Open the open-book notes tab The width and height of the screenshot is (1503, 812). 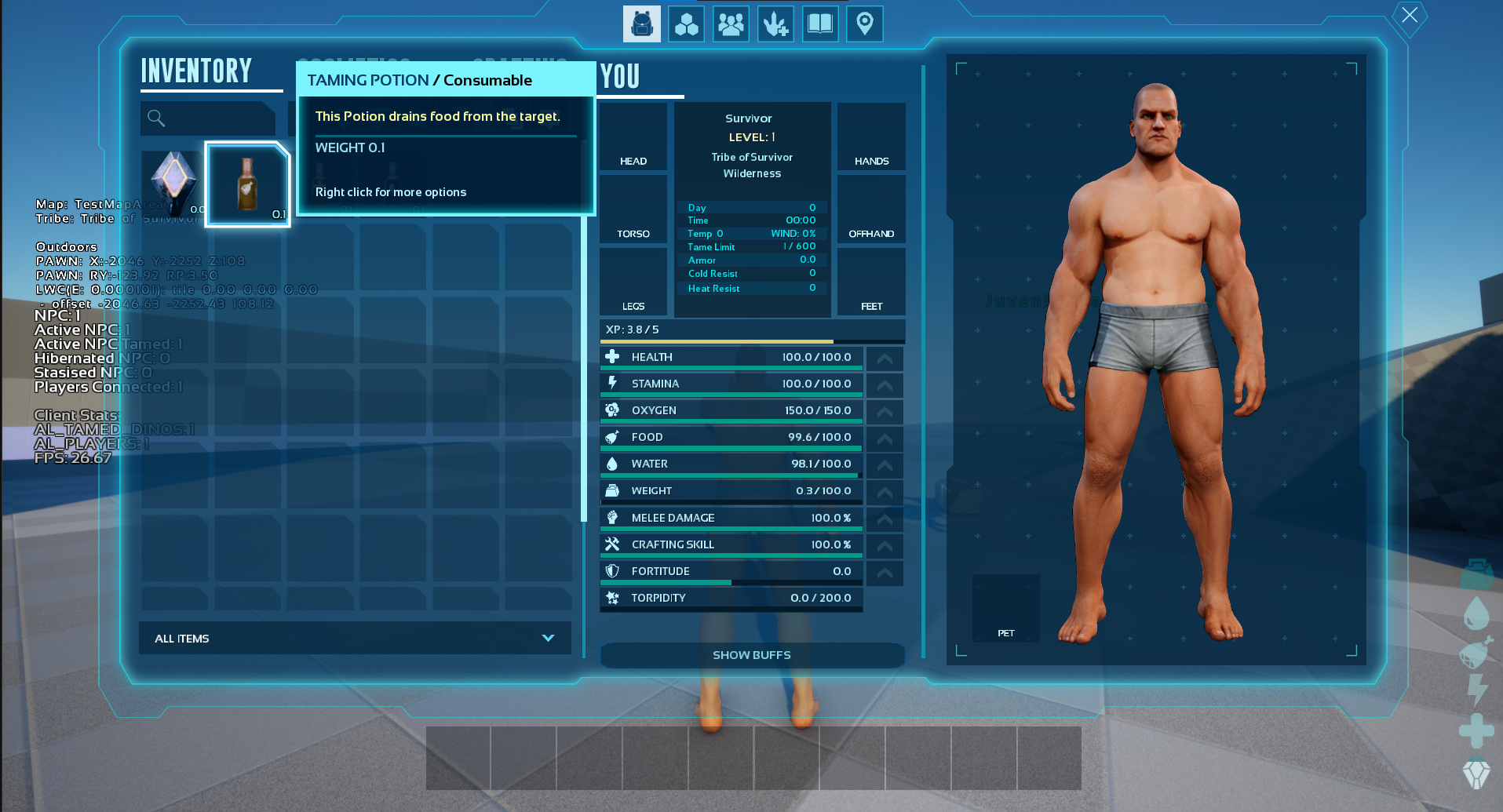click(820, 24)
